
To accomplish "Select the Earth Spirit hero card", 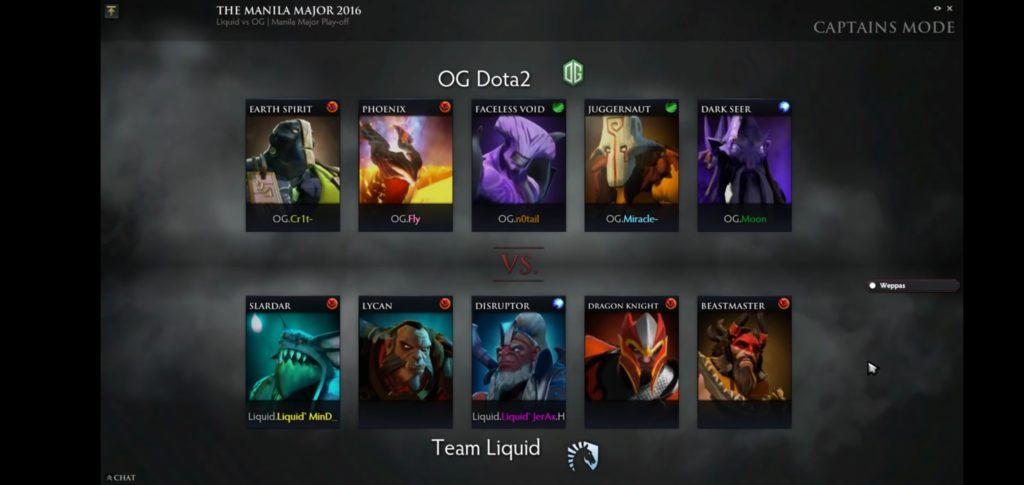I will 293,160.
